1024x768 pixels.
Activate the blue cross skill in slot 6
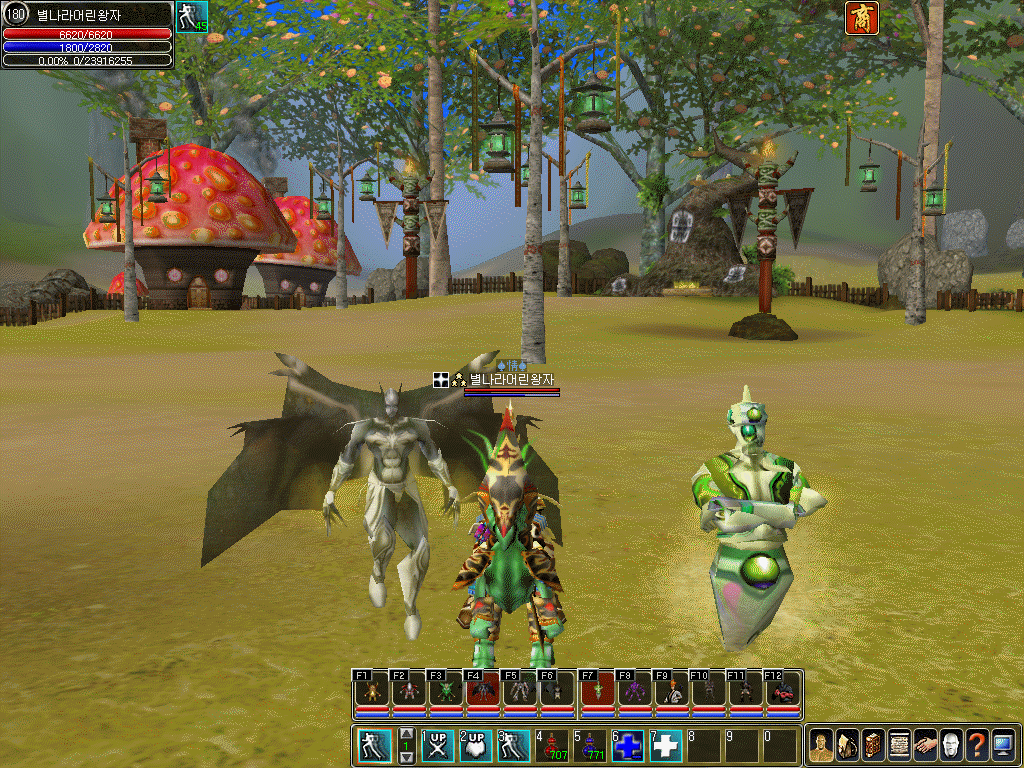[x=628, y=746]
